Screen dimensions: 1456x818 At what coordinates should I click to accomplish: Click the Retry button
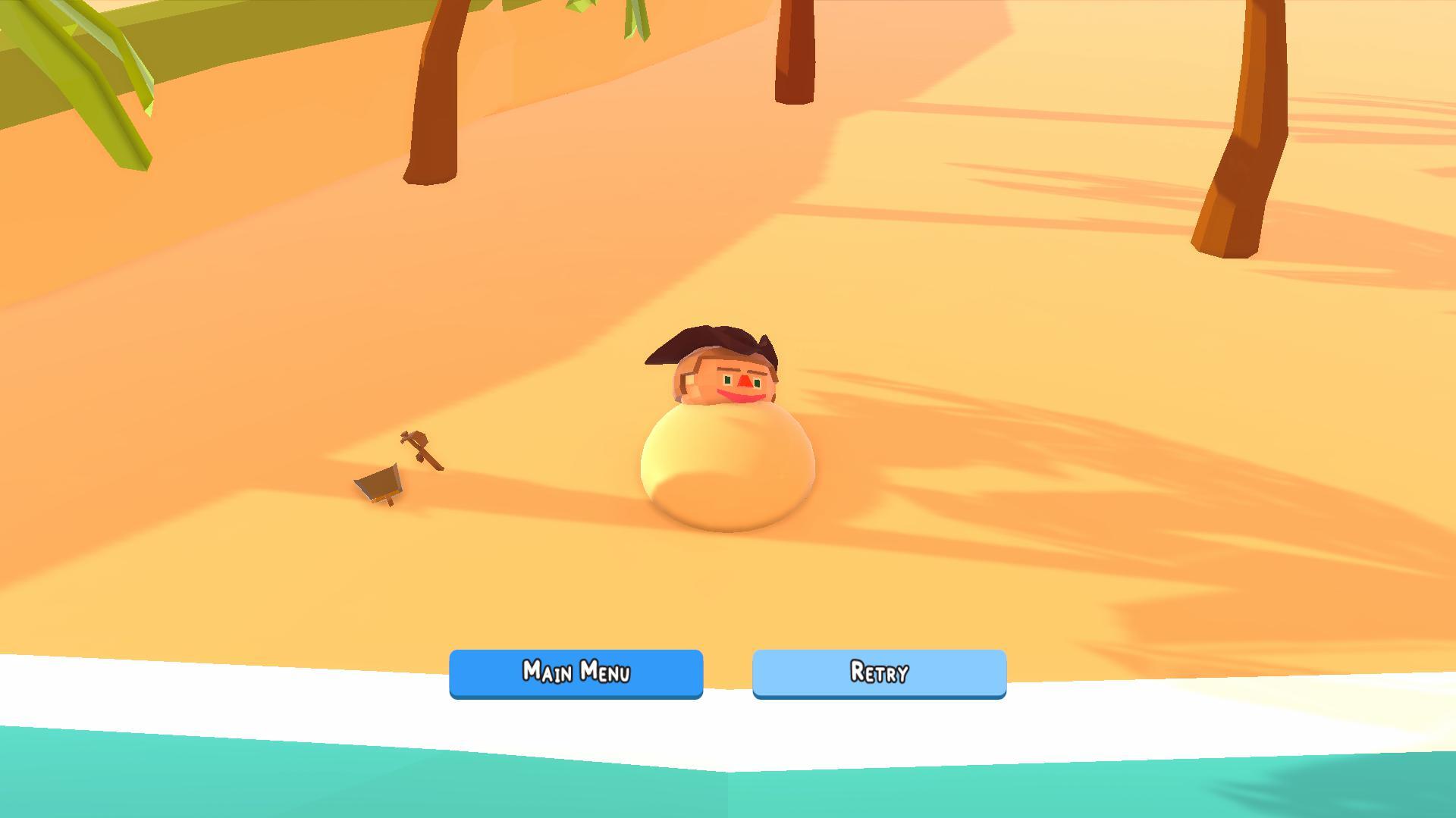coord(877,673)
